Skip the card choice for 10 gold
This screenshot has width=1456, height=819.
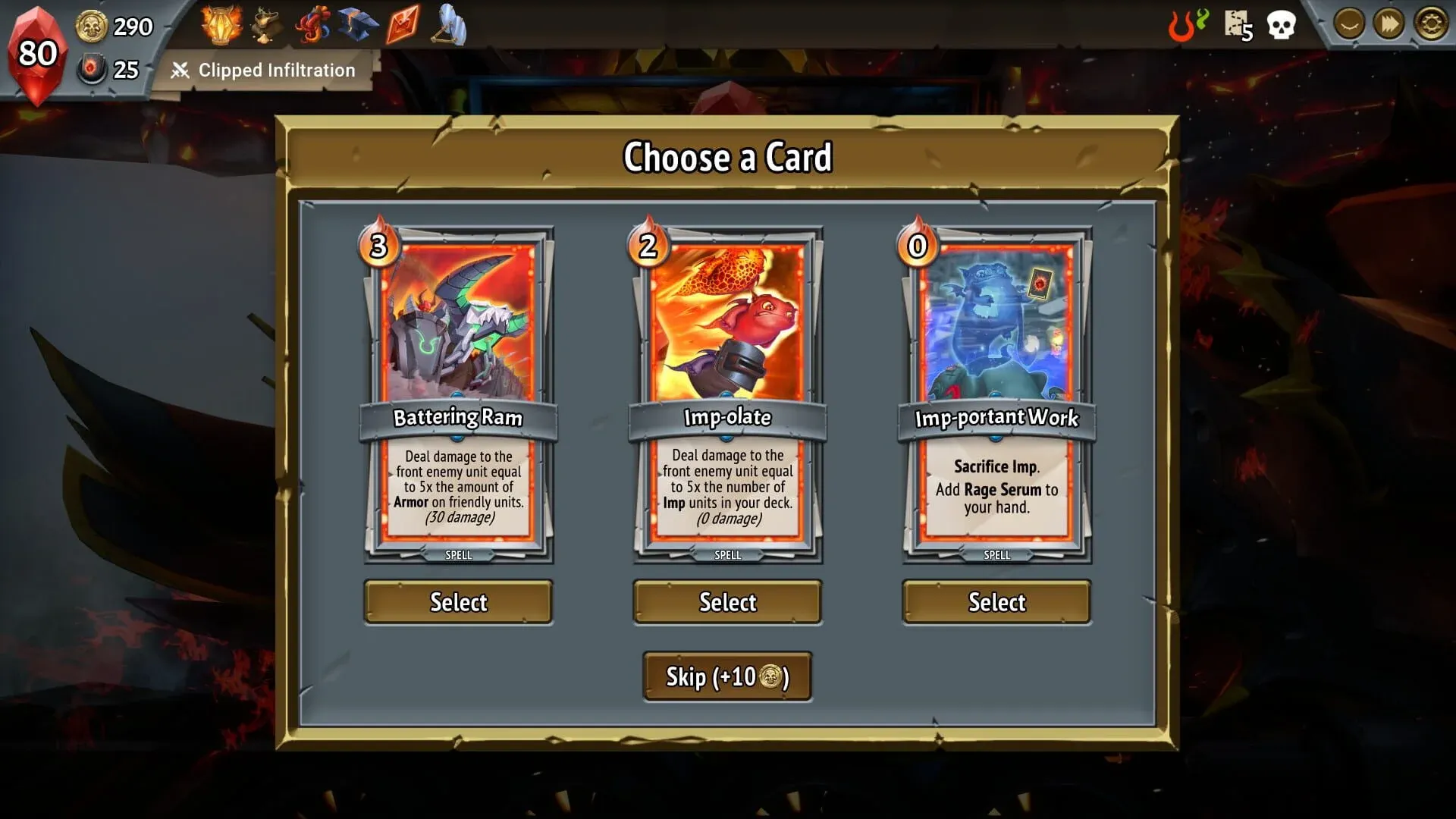click(726, 677)
